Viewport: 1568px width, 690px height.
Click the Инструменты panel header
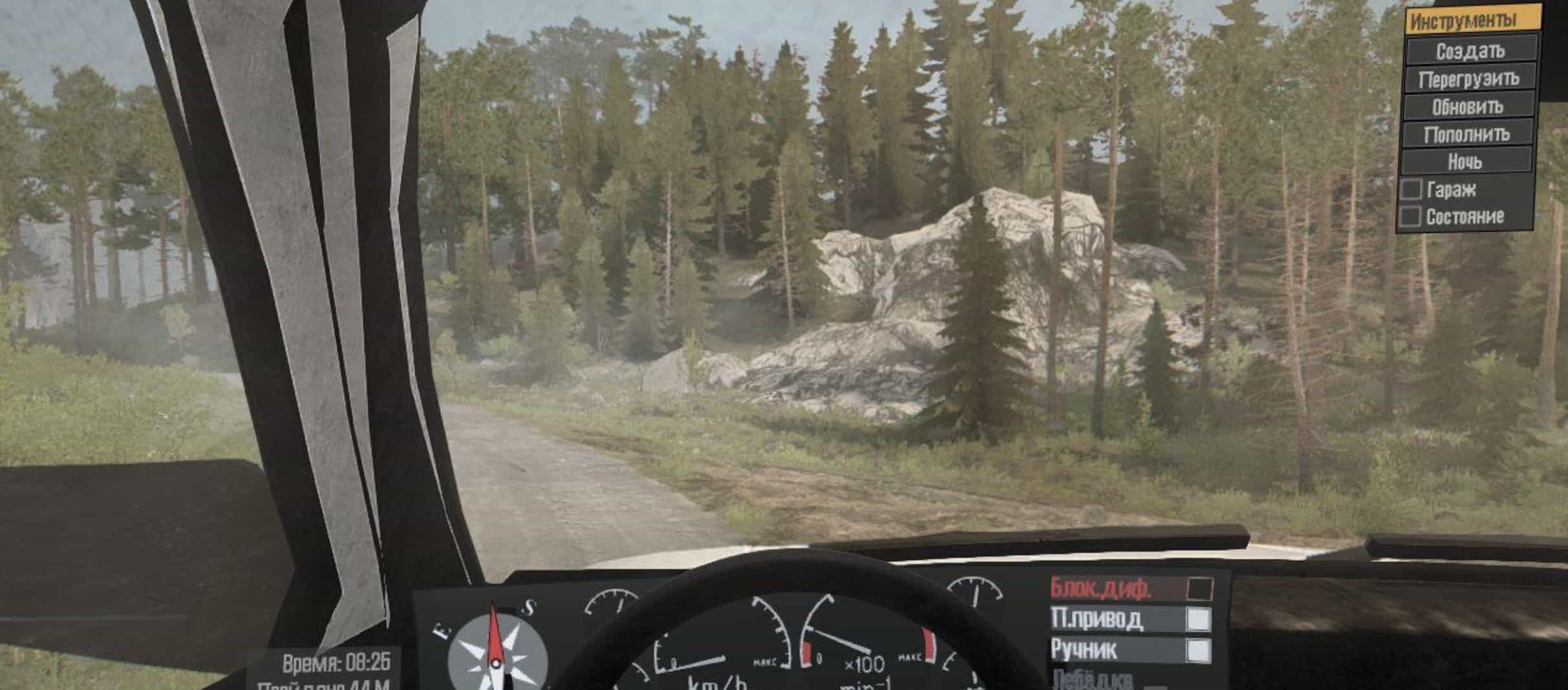pyautogui.click(x=1472, y=21)
